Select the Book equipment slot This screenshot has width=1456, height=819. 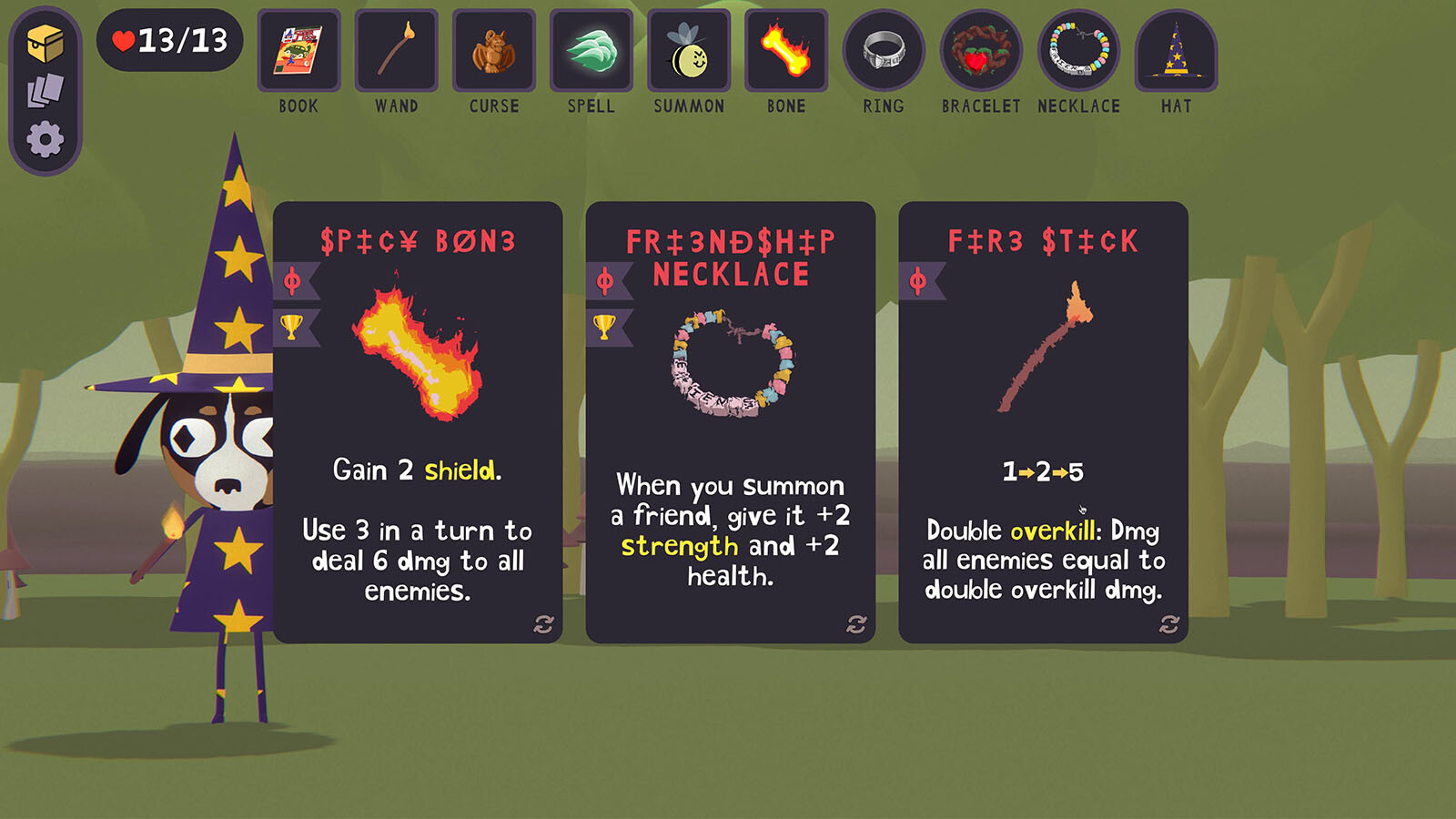click(x=298, y=51)
